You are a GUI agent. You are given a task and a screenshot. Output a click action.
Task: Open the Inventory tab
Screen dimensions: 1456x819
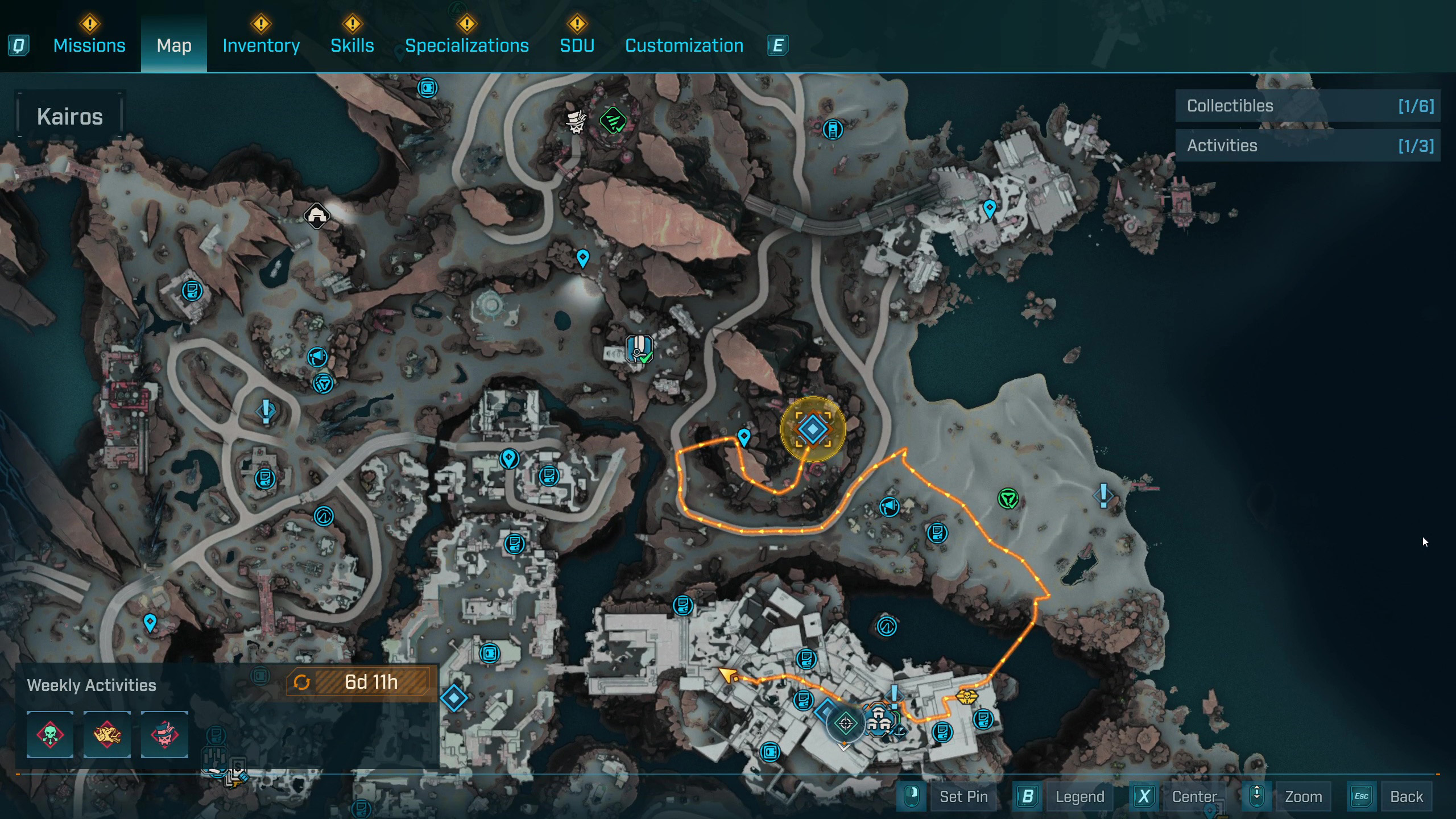[x=261, y=45]
